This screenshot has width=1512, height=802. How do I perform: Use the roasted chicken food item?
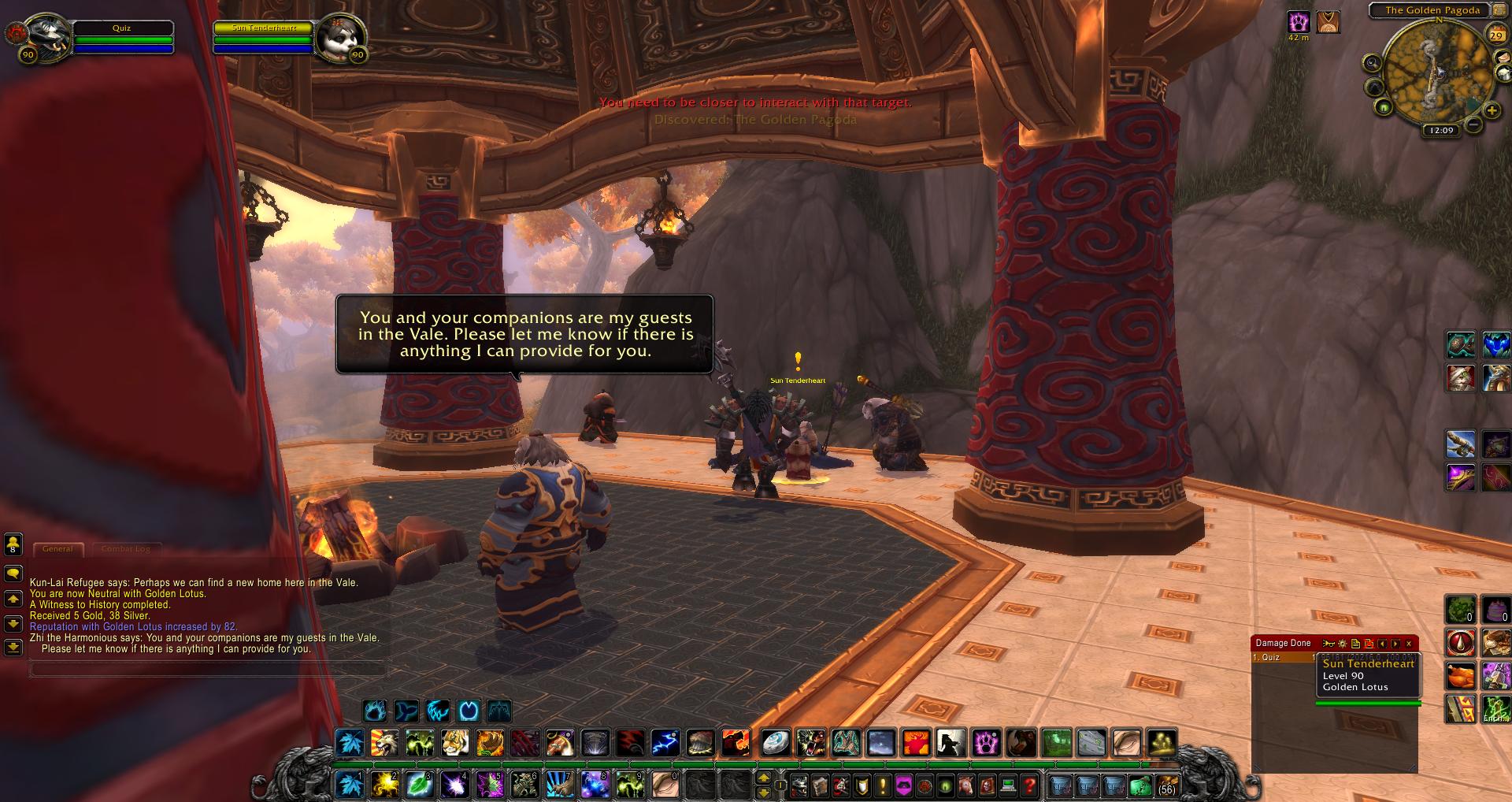click(1461, 676)
